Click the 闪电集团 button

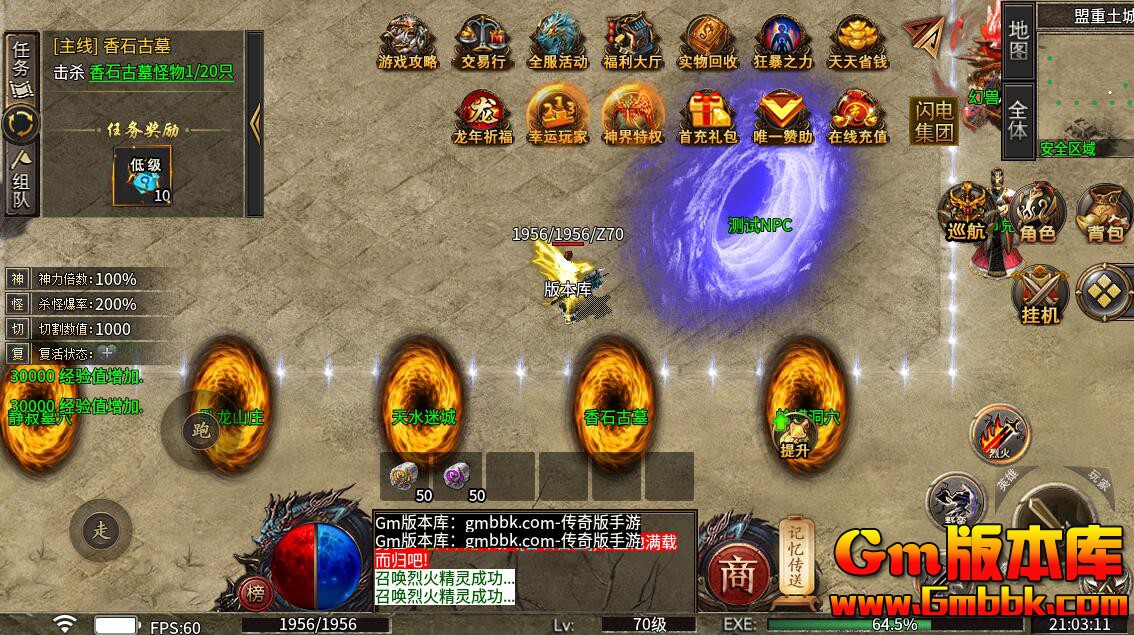932,121
